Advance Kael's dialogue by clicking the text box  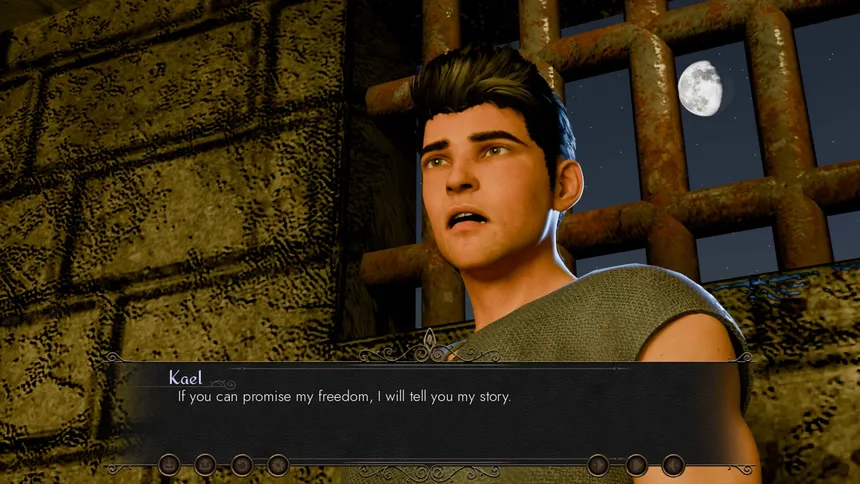430,410
